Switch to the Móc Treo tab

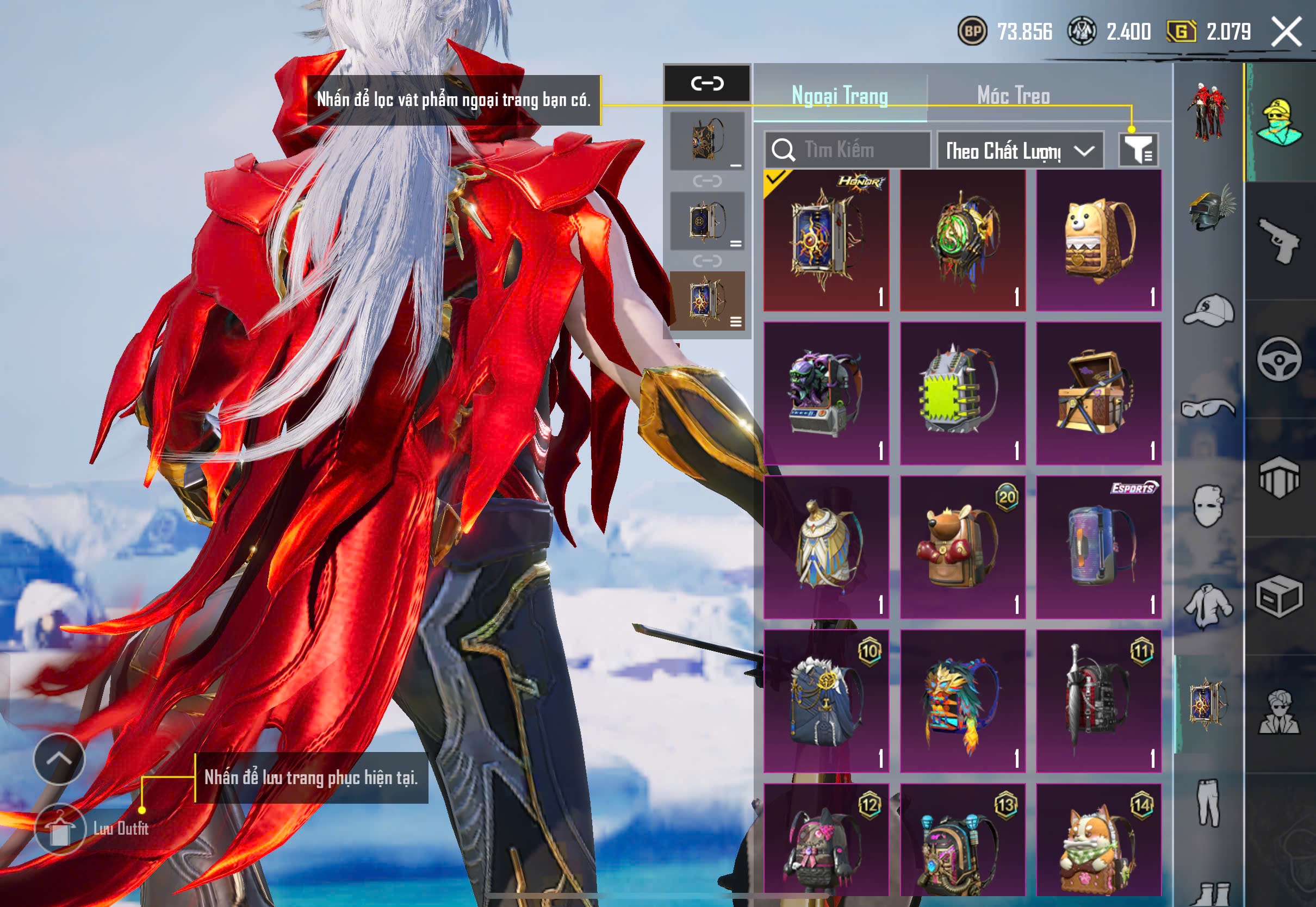(x=1013, y=96)
